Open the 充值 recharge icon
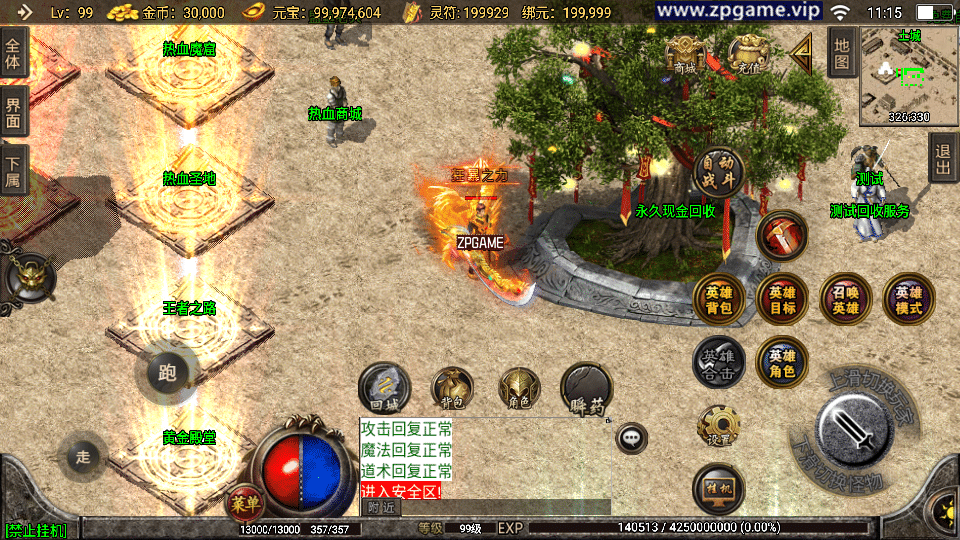This screenshot has height=540, width=960. tap(746, 55)
